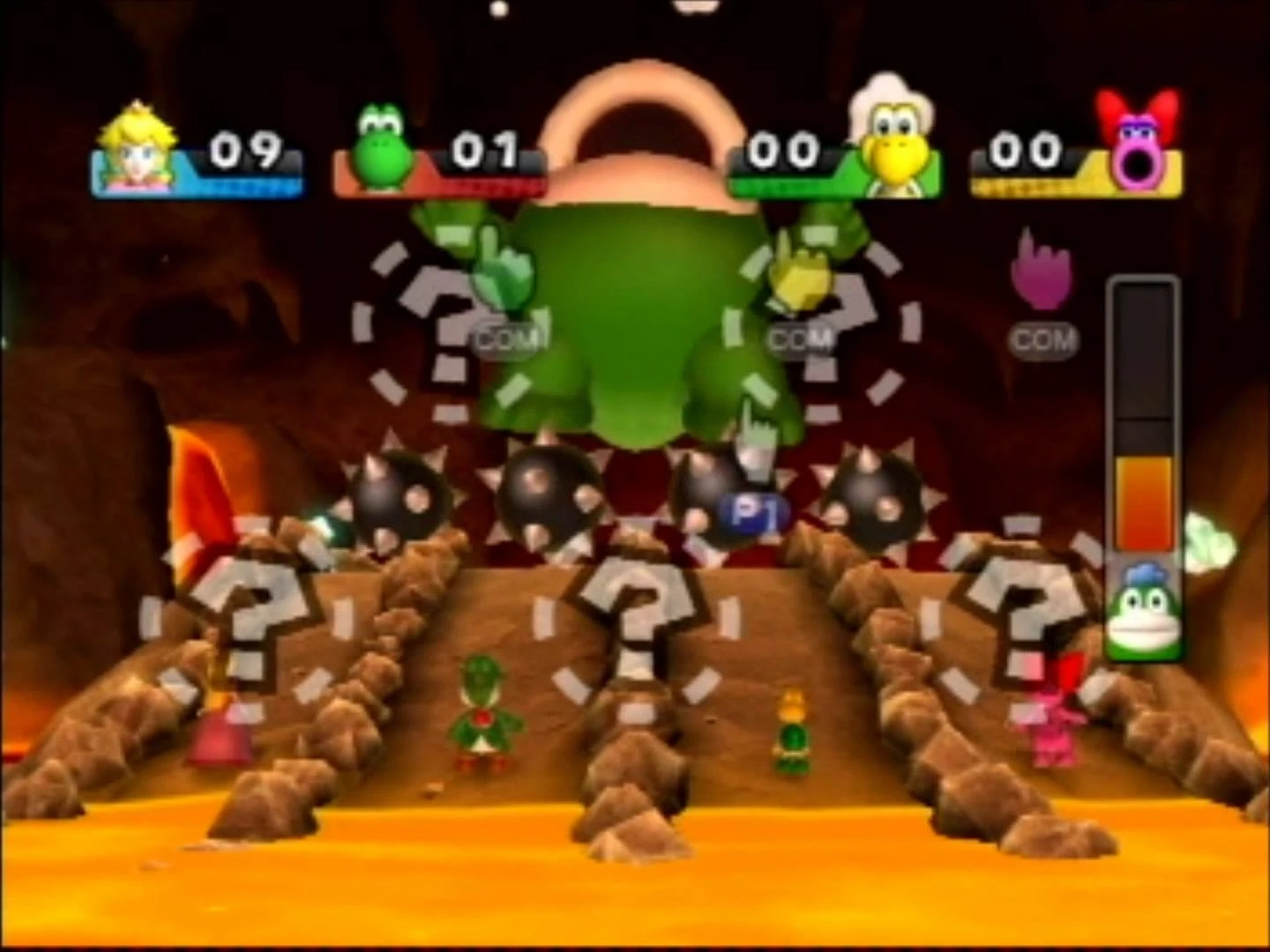This screenshot has height=952, width=1270.
Task: Select Birdo's 00 score counter
Action: click(1027, 152)
